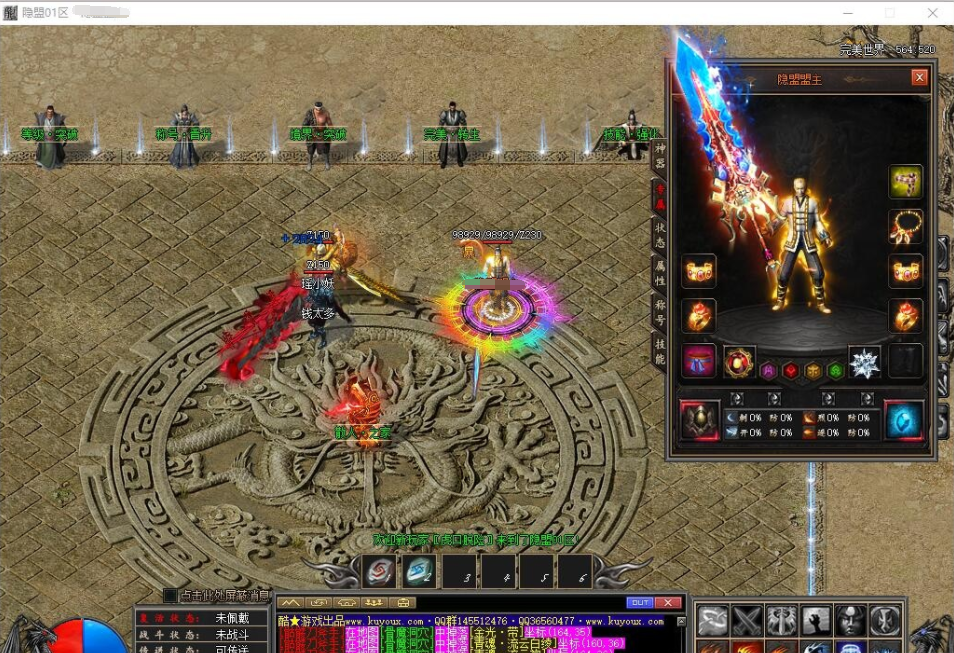Image resolution: width=954 pixels, height=653 pixels.
Task: Choose the glowing blue gem slot
Action: click(x=904, y=421)
